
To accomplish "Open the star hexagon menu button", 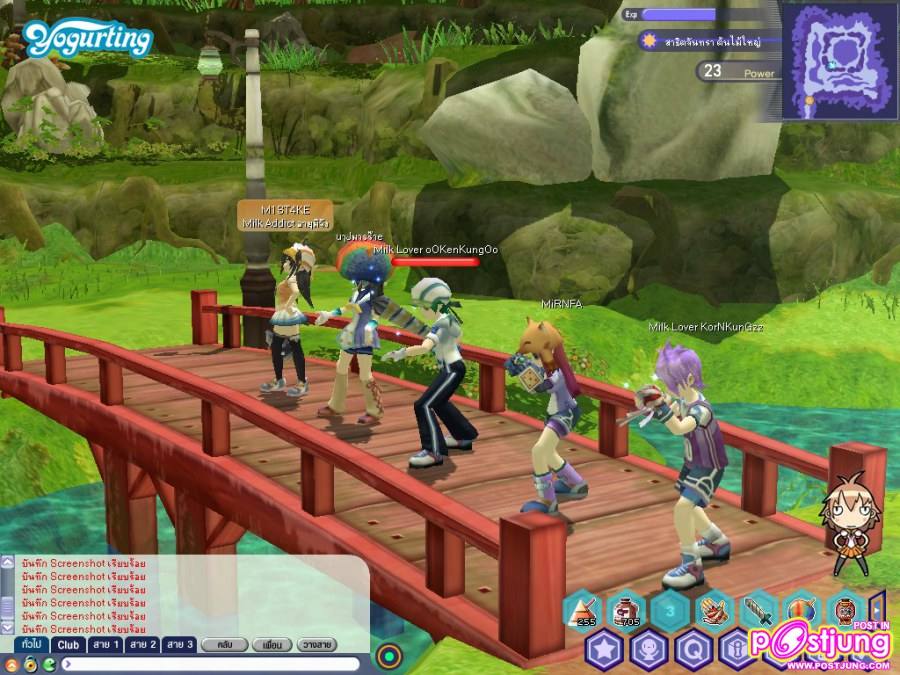I will tap(605, 650).
